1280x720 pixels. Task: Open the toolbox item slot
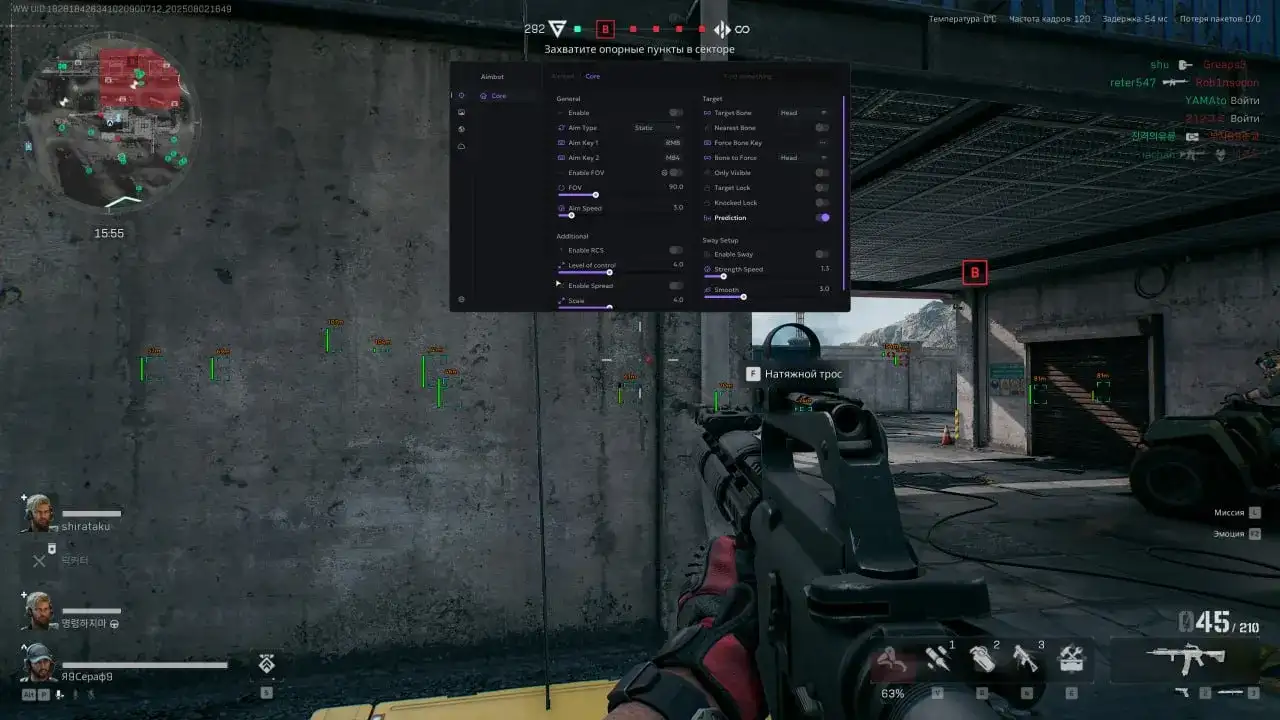(1071, 658)
